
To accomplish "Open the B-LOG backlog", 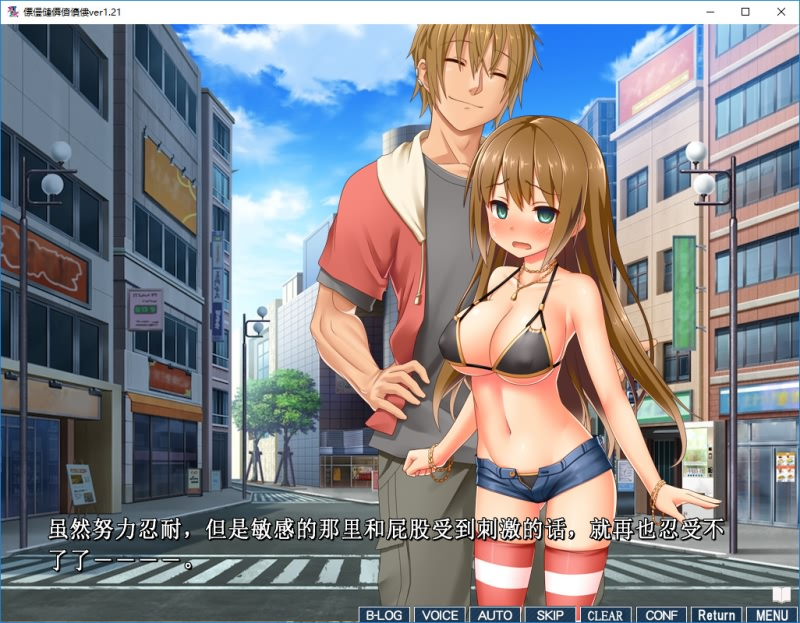I will pyautogui.click(x=383, y=615).
